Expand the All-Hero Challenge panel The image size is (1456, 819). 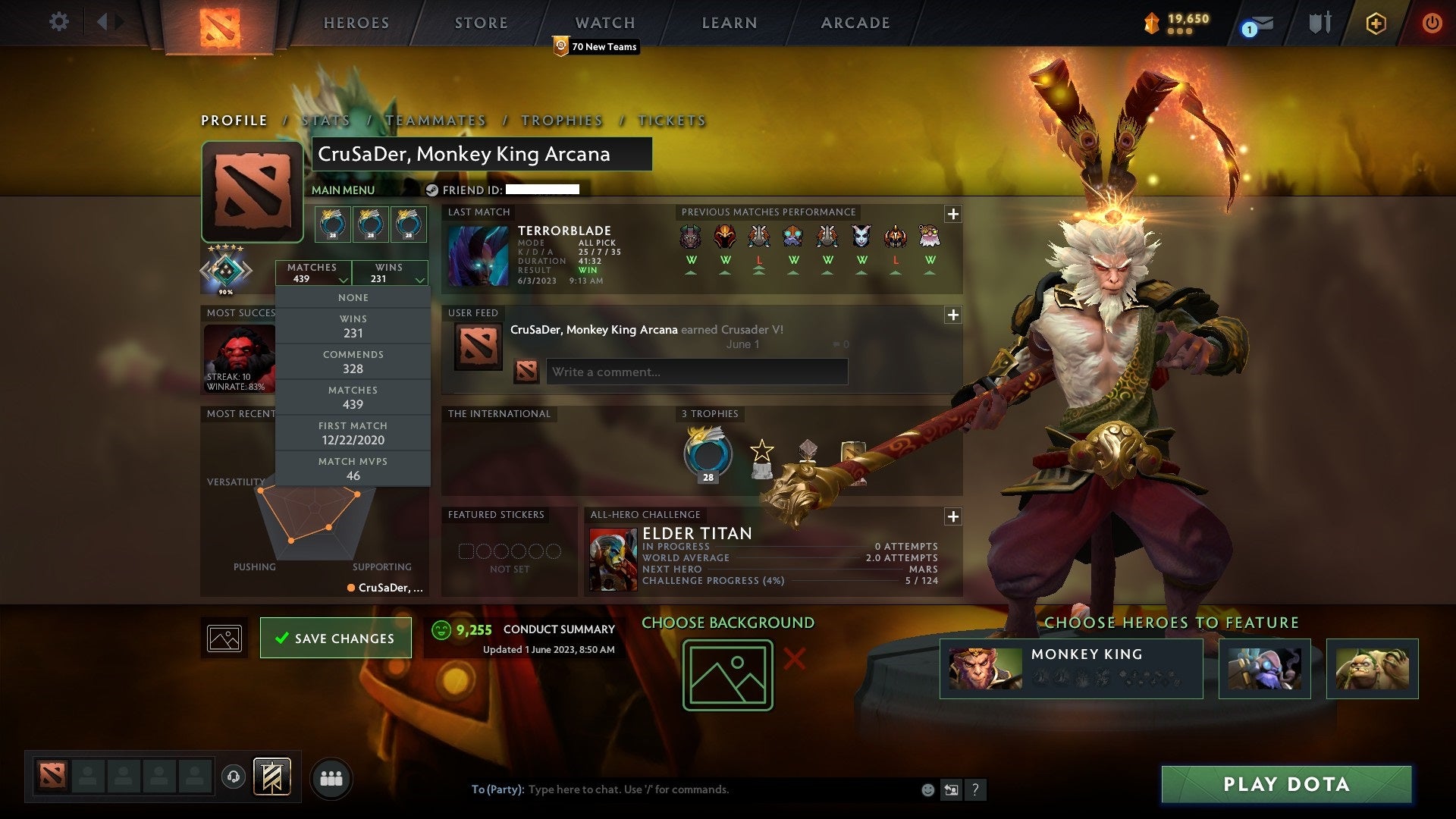952,517
